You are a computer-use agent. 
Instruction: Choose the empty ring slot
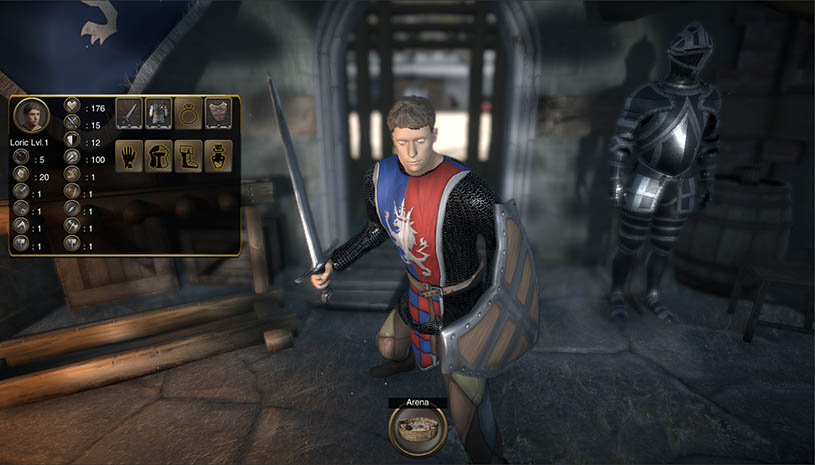189,113
